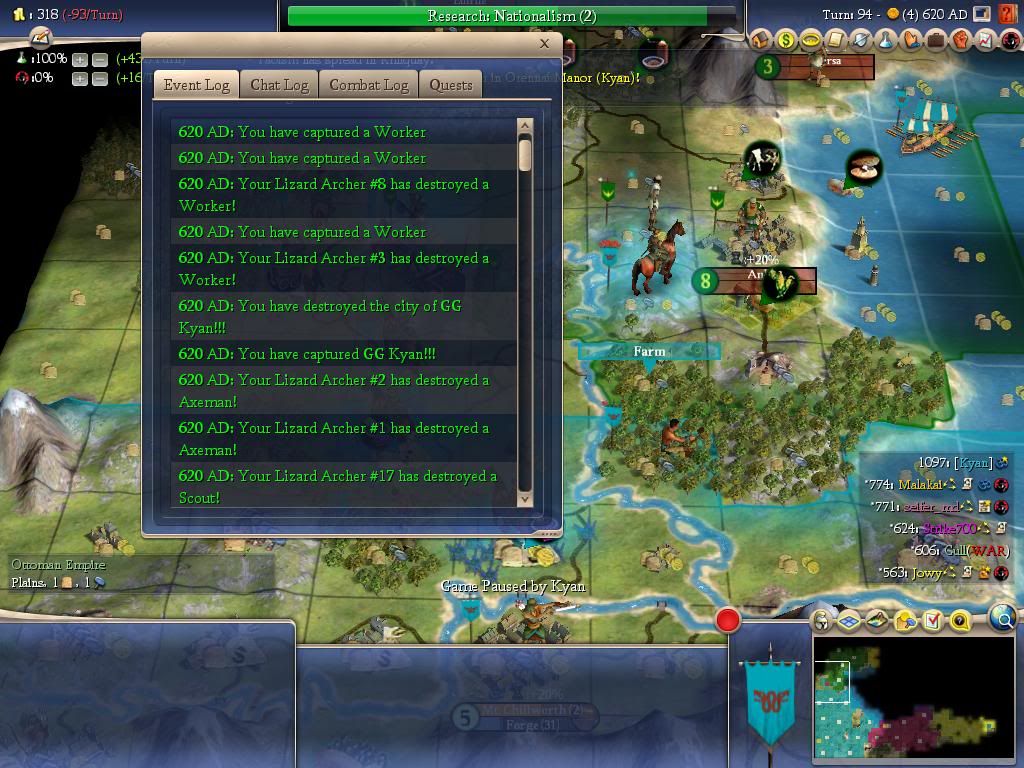Open the Domestic Advisor house icon
1024x768 pixels.
coord(761,41)
